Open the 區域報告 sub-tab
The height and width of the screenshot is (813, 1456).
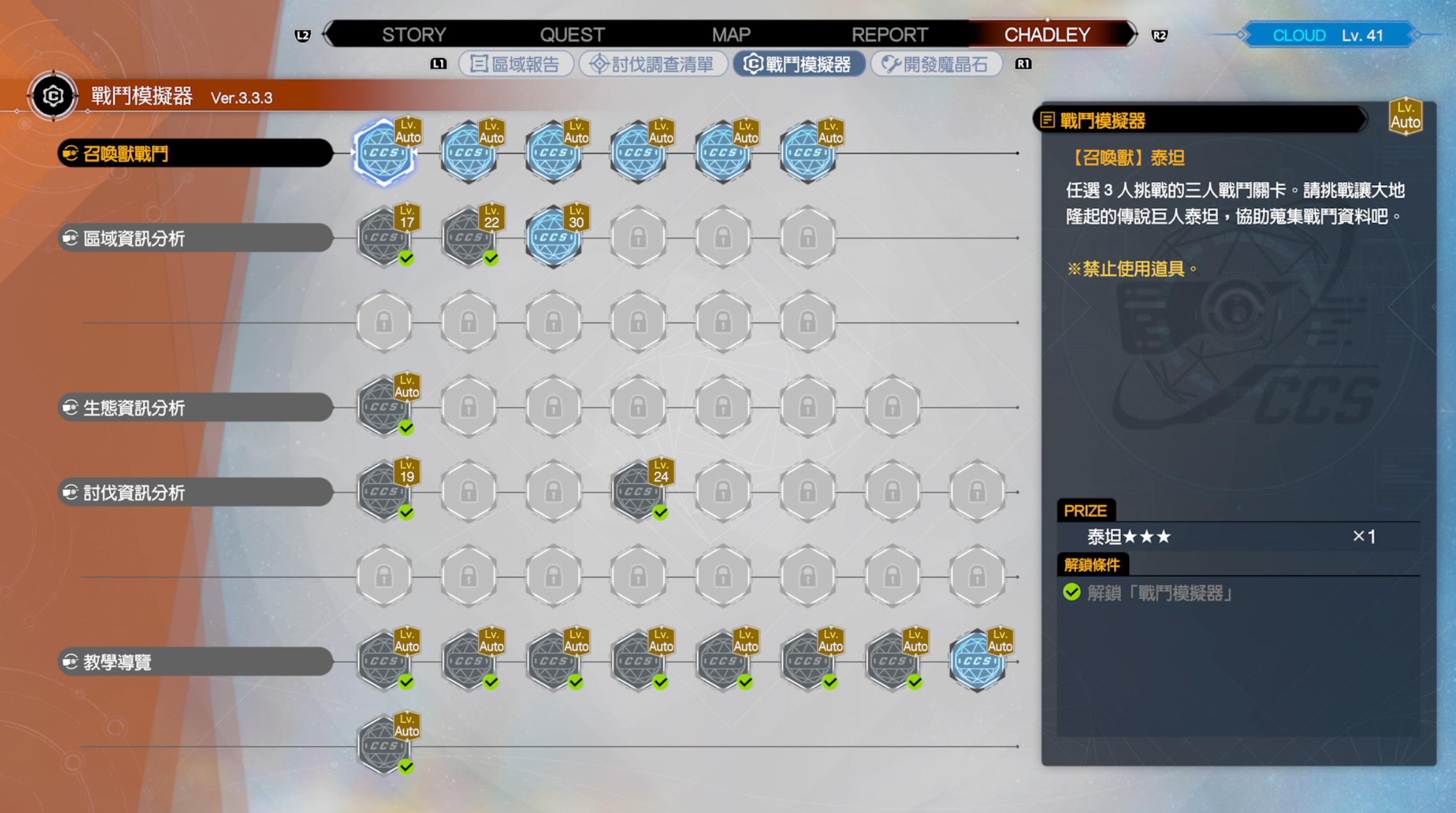[515, 64]
